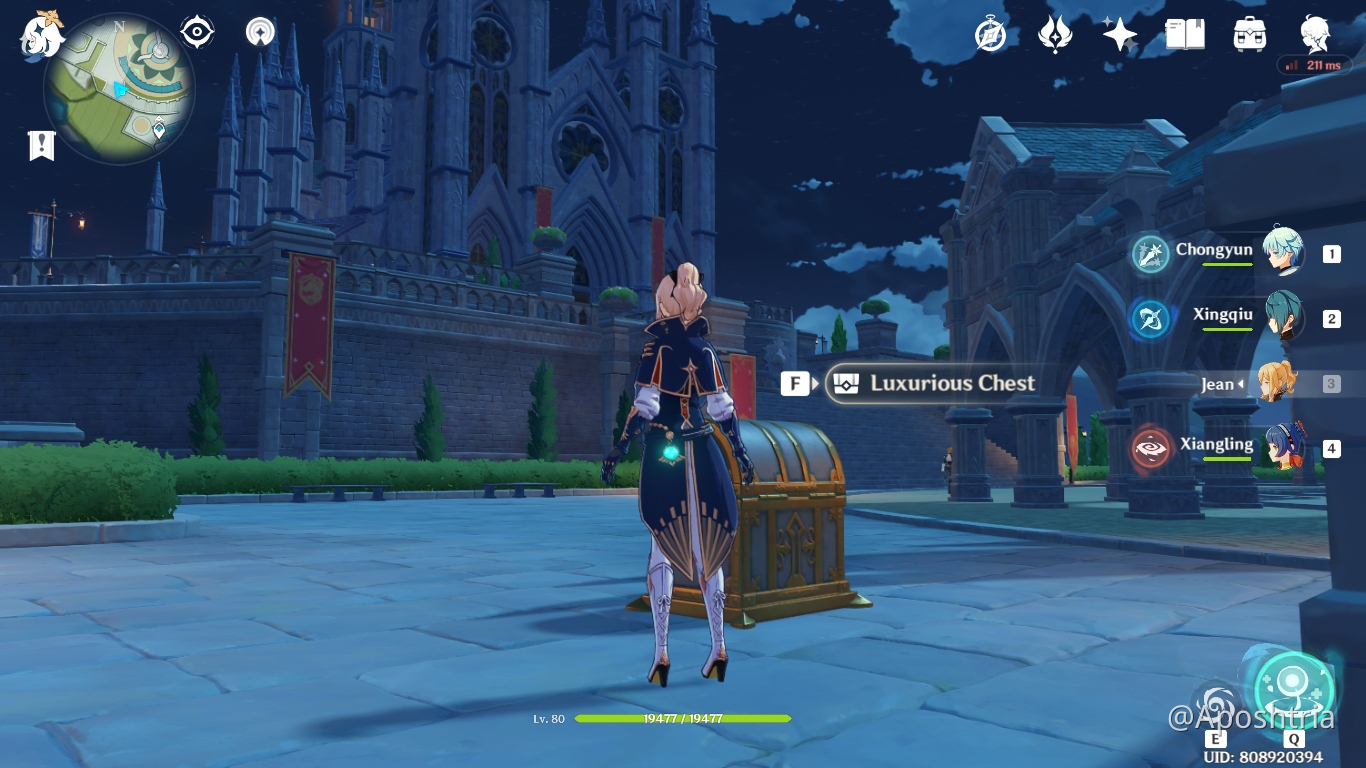This screenshot has height=768, width=1366.
Task: Click the active character's HP bar
Action: pos(685,718)
